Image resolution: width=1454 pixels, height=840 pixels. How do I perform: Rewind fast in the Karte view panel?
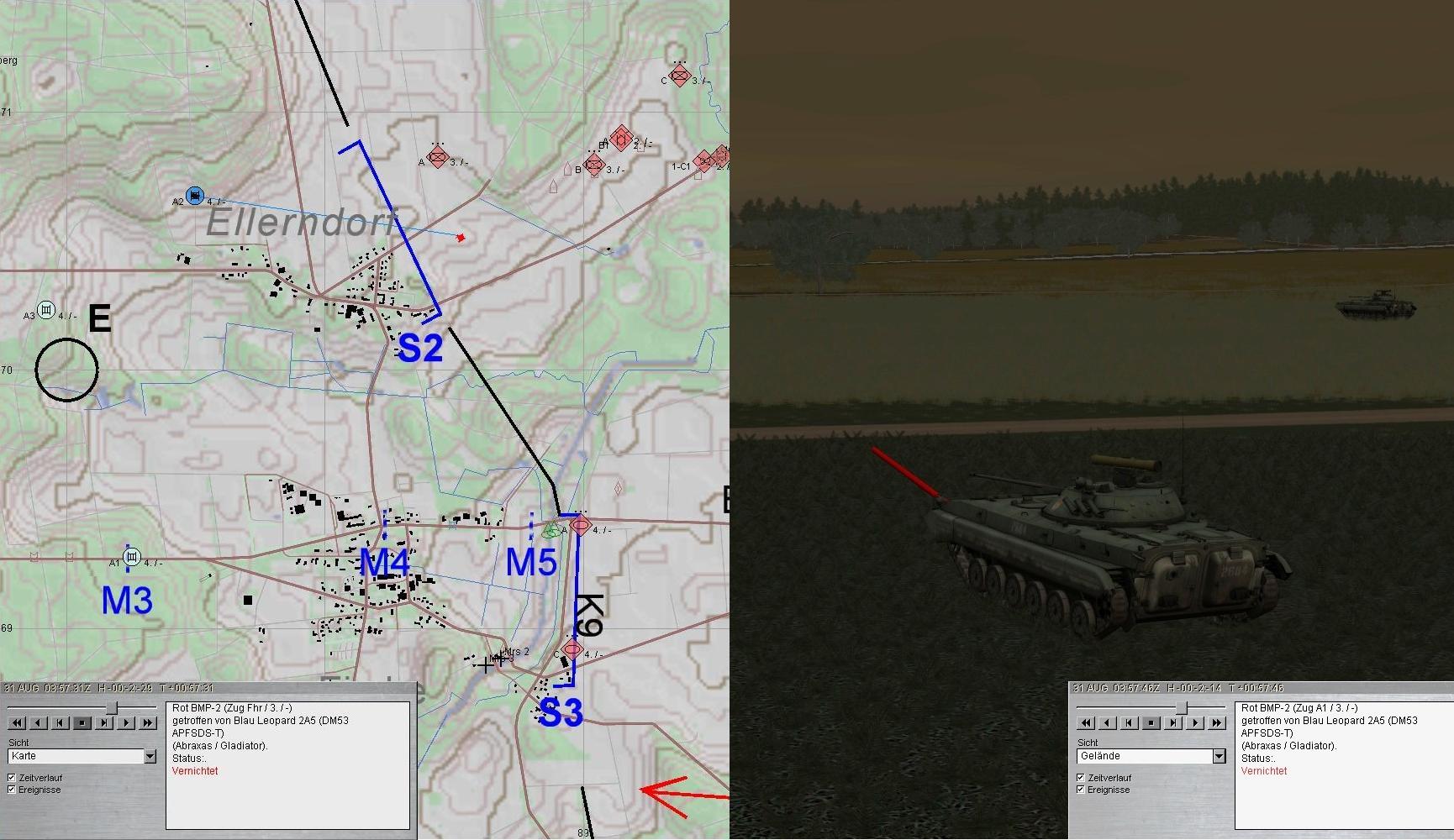17,722
